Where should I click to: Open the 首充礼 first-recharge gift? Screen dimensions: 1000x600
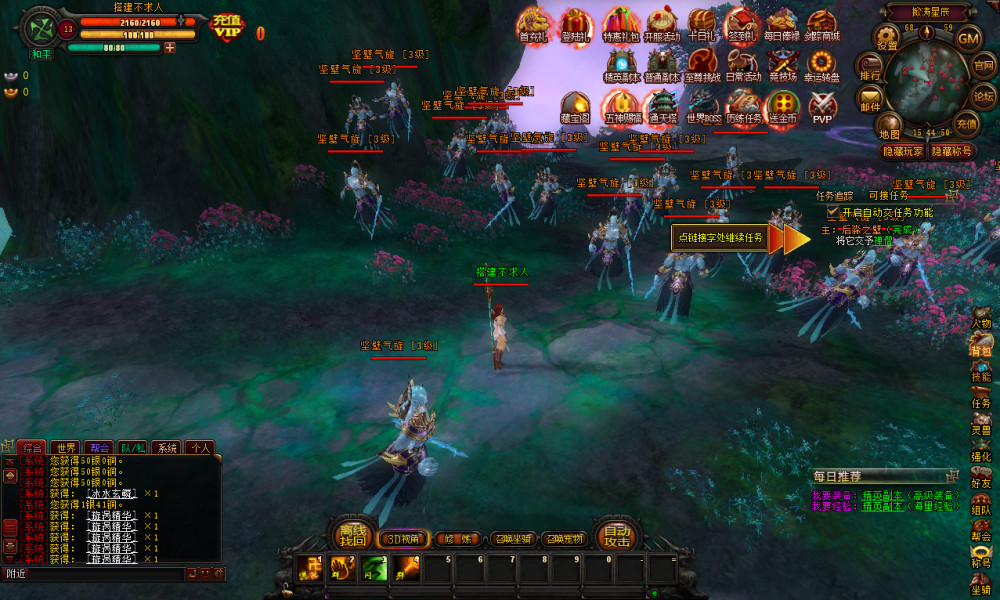536,25
